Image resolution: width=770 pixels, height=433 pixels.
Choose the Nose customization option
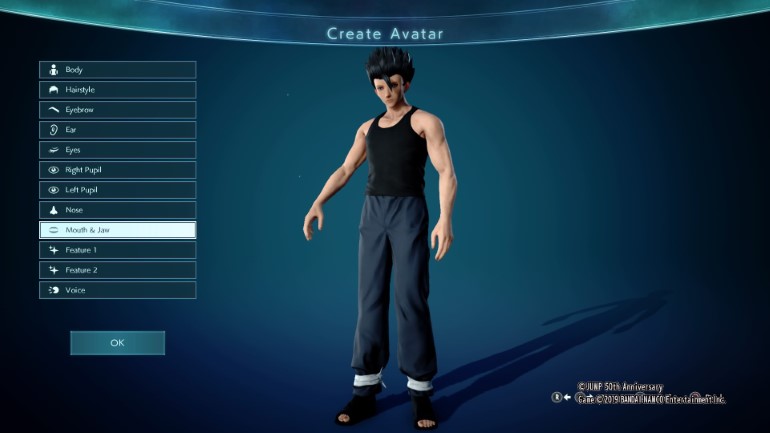pyautogui.click(x=117, y=210)
